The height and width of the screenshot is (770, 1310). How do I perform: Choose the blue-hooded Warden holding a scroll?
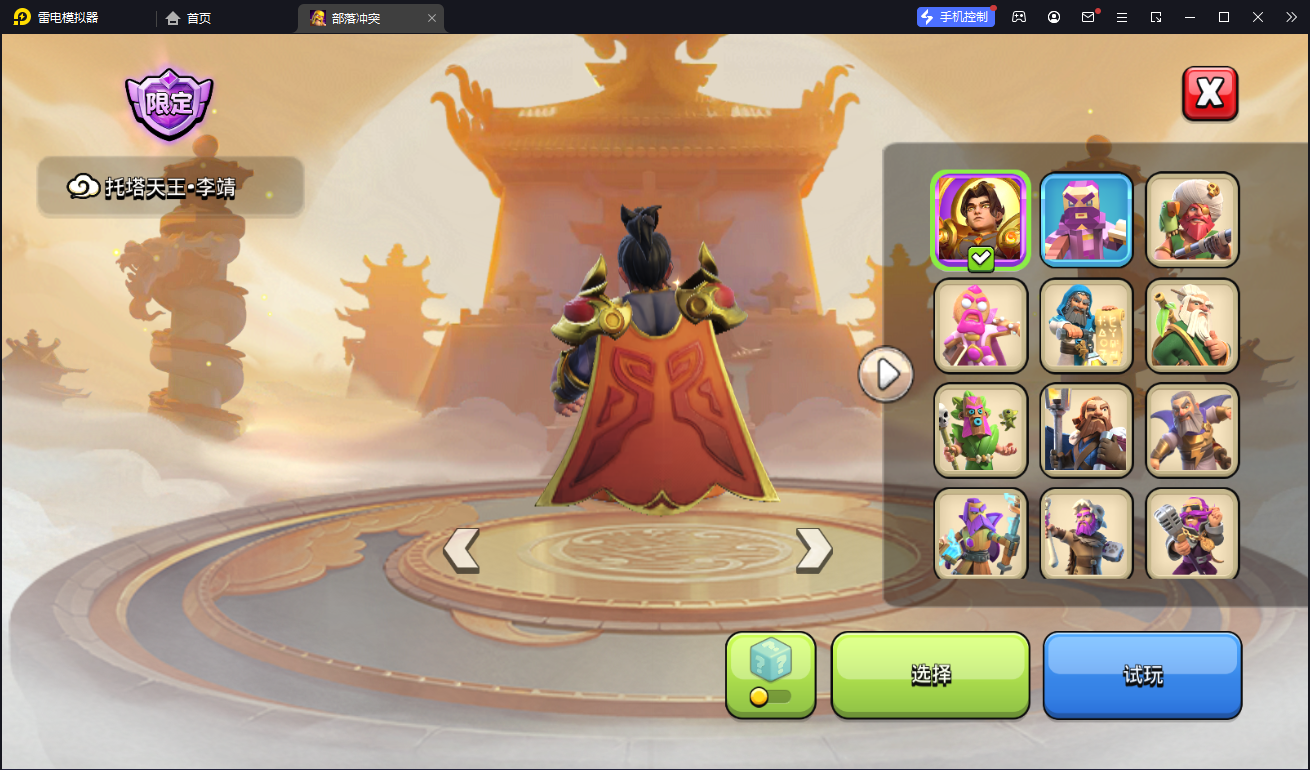pyautogui.click(x=1086, y=325)
